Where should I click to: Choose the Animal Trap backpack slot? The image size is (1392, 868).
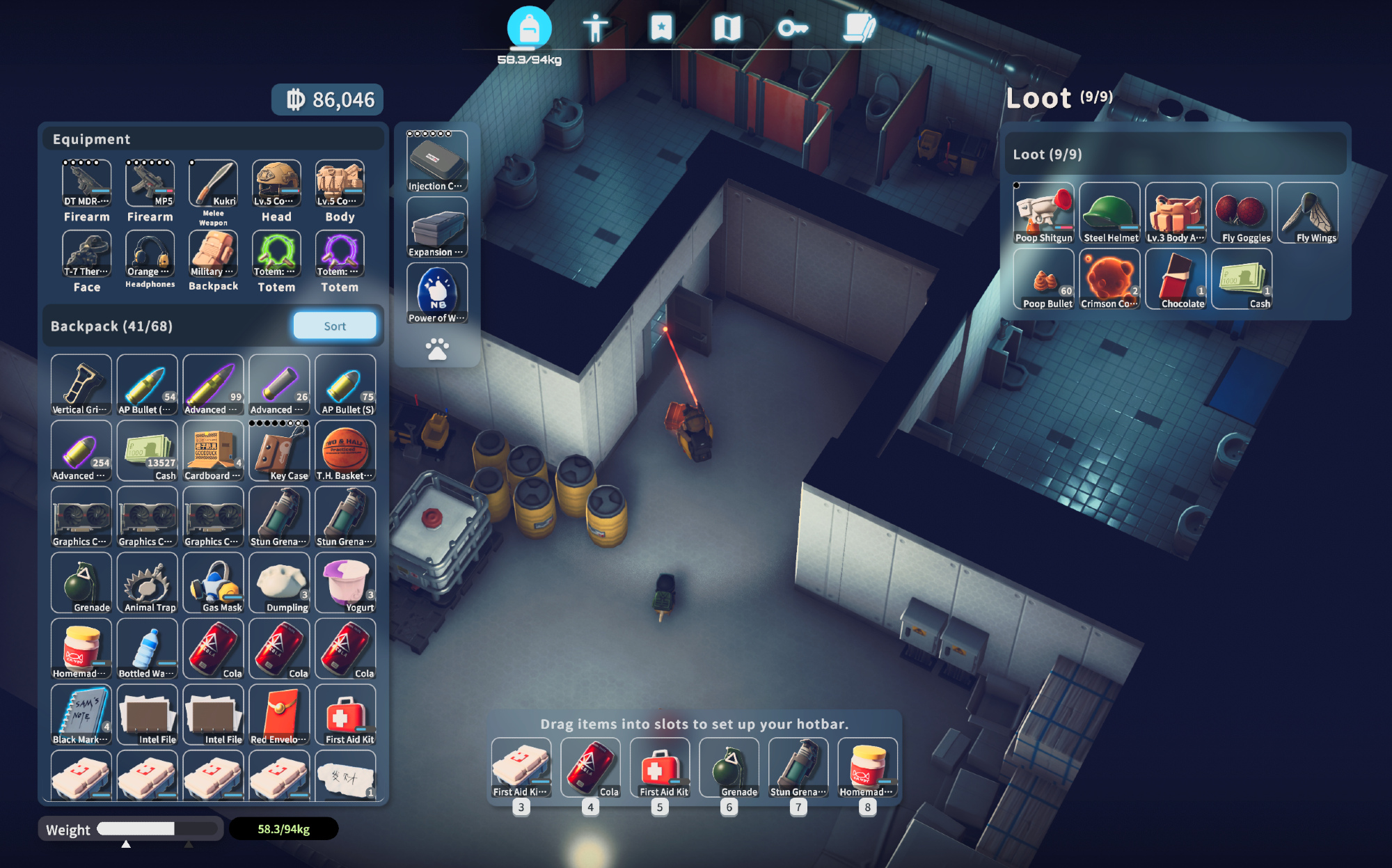147,583
